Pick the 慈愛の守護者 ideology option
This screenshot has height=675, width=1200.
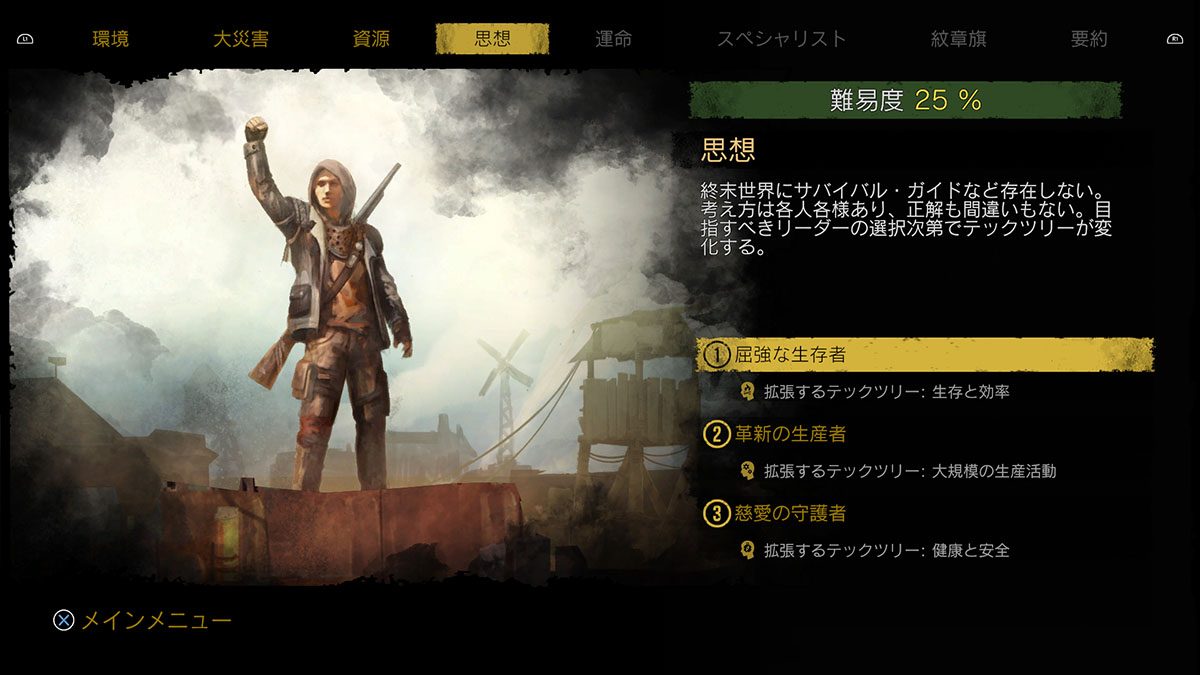click(x=790, y=514)
